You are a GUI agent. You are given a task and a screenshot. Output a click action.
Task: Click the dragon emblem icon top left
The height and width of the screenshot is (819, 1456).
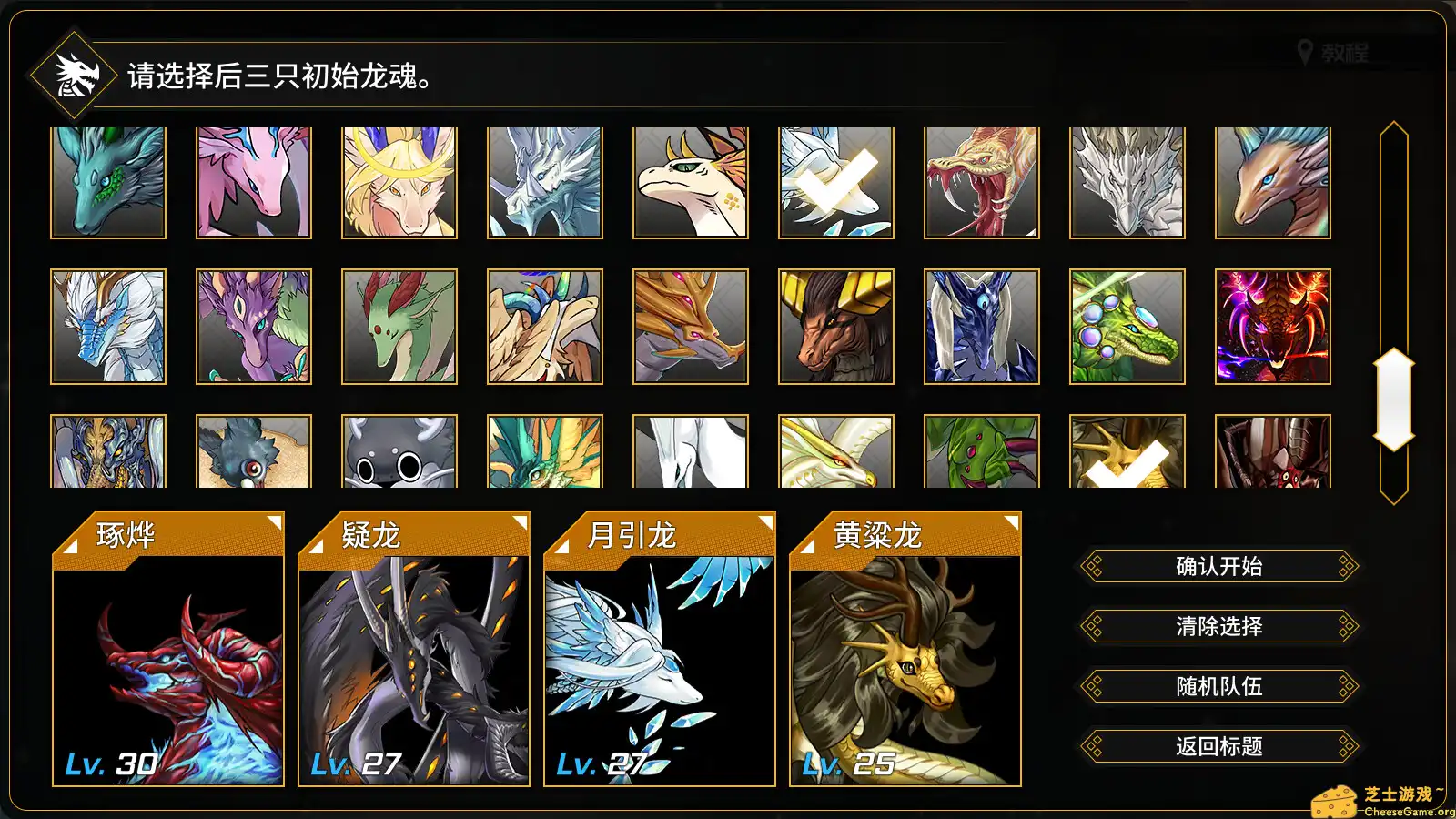coord(73,75)
